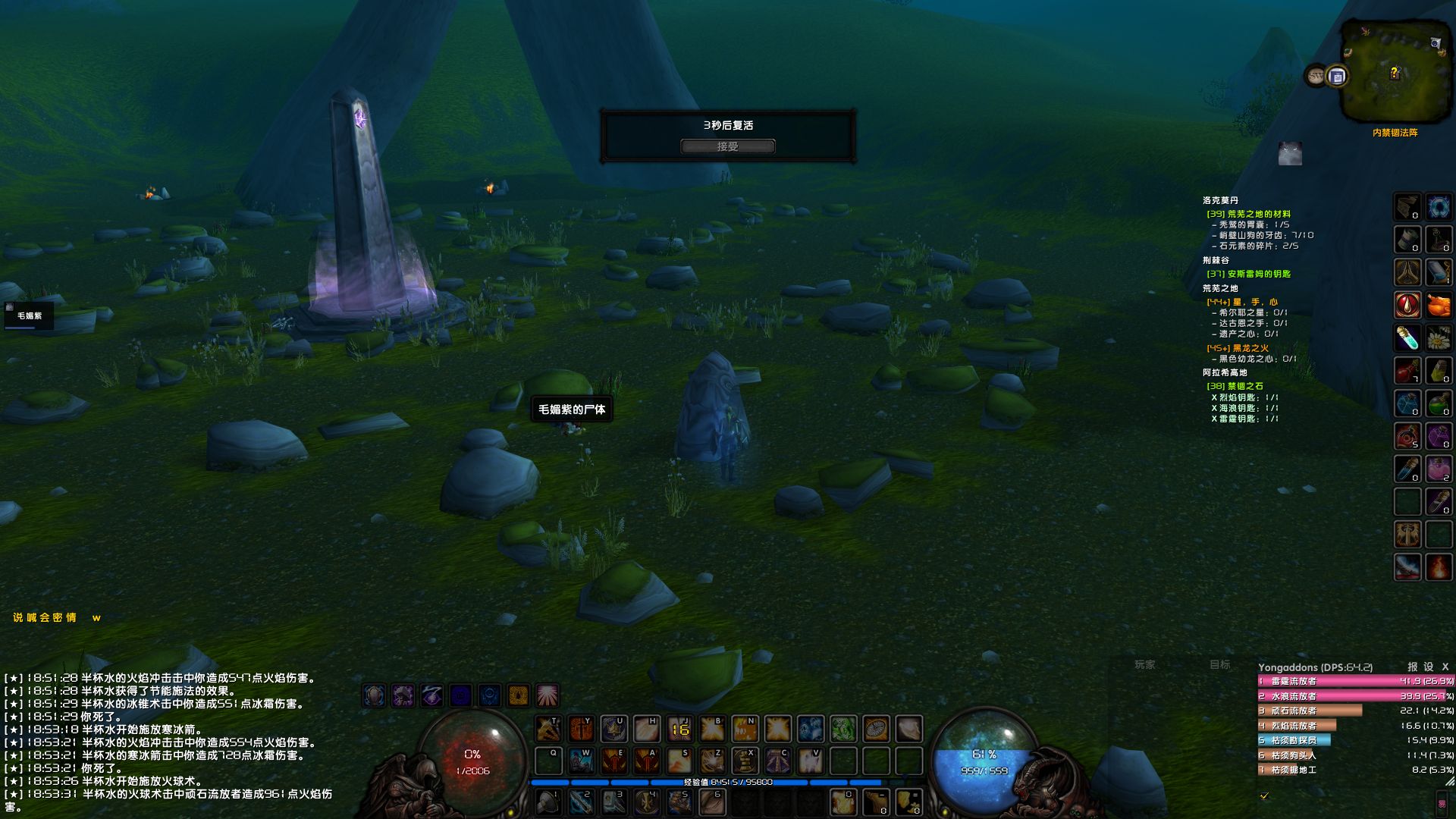
Task: Accept the resurrection with the 接受 button
Action: point(727,146)
